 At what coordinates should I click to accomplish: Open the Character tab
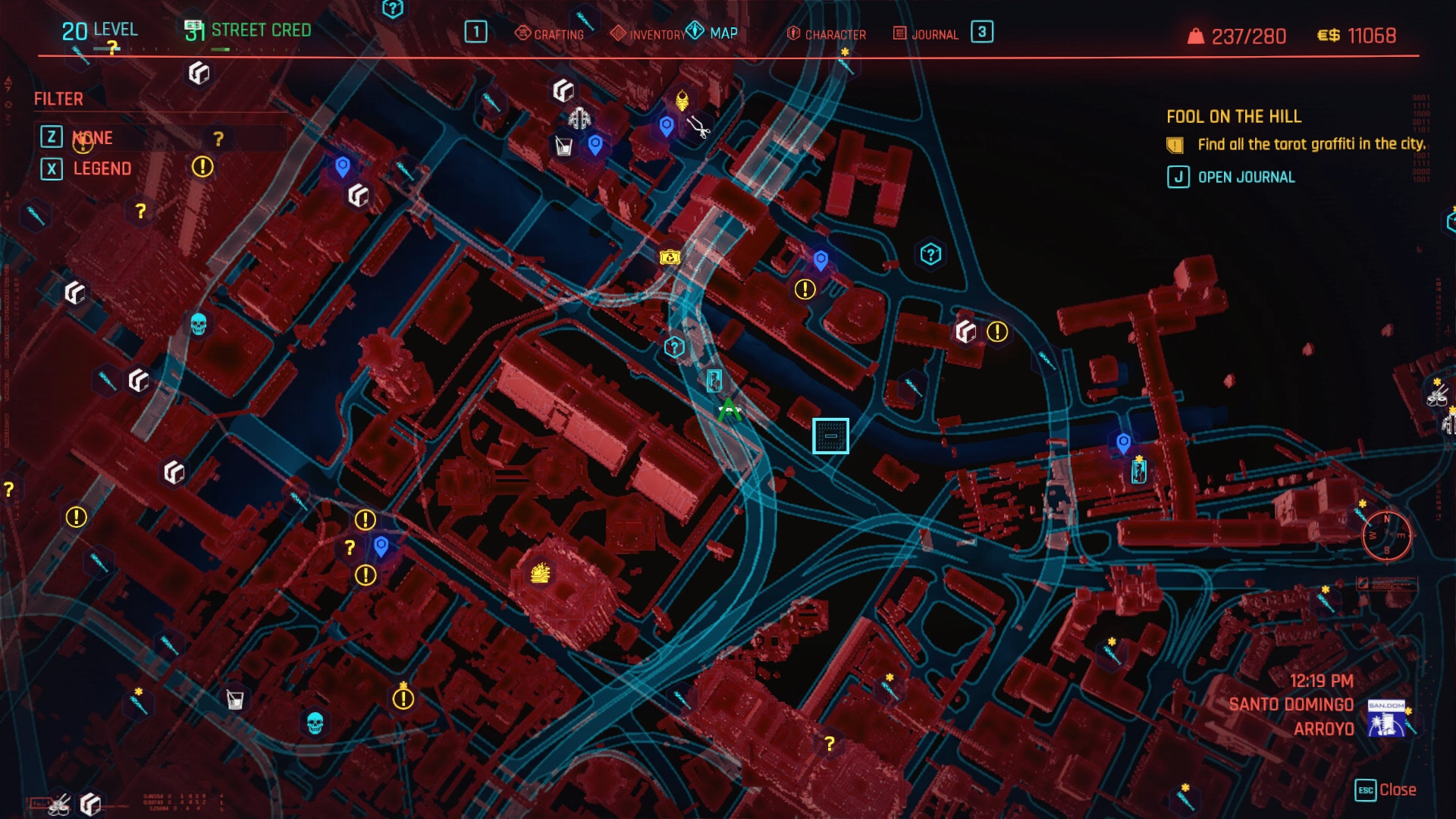click(x=827, y=34)
